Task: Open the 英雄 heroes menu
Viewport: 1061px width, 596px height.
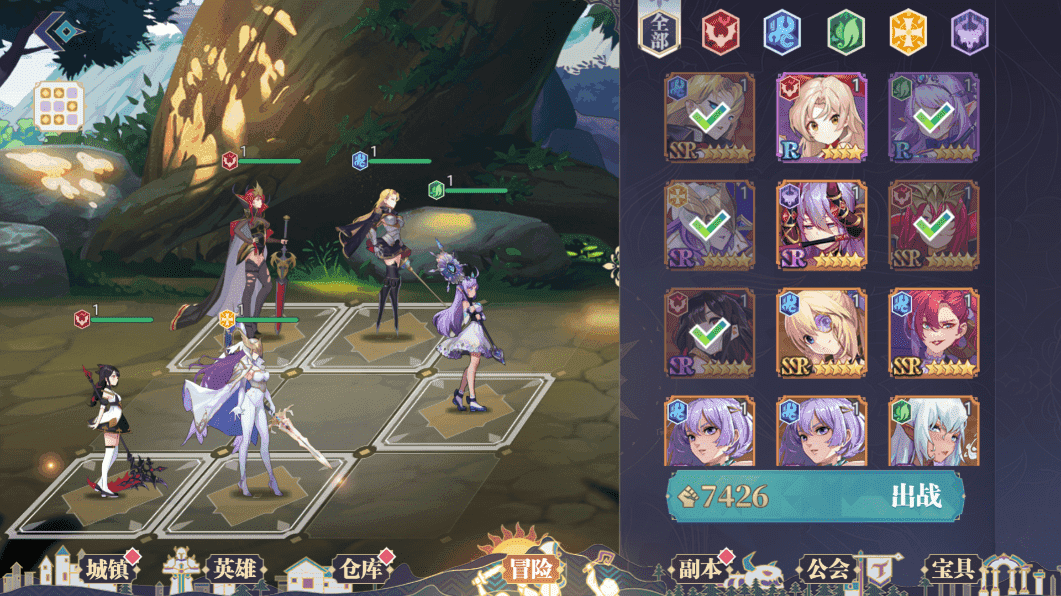Action: 234,569
